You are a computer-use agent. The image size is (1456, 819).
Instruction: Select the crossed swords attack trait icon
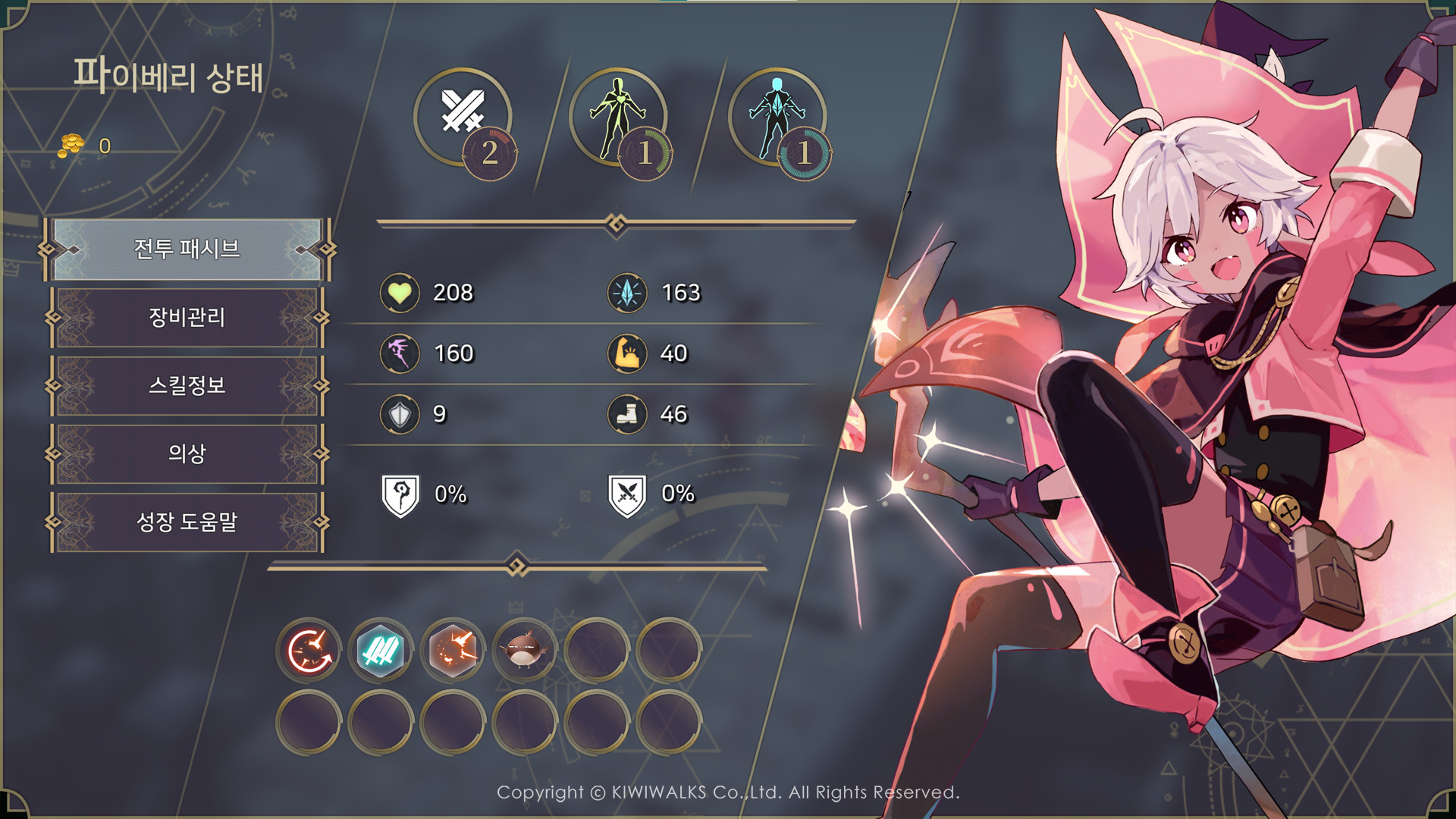pyautogui.click(x=463, y=114)
